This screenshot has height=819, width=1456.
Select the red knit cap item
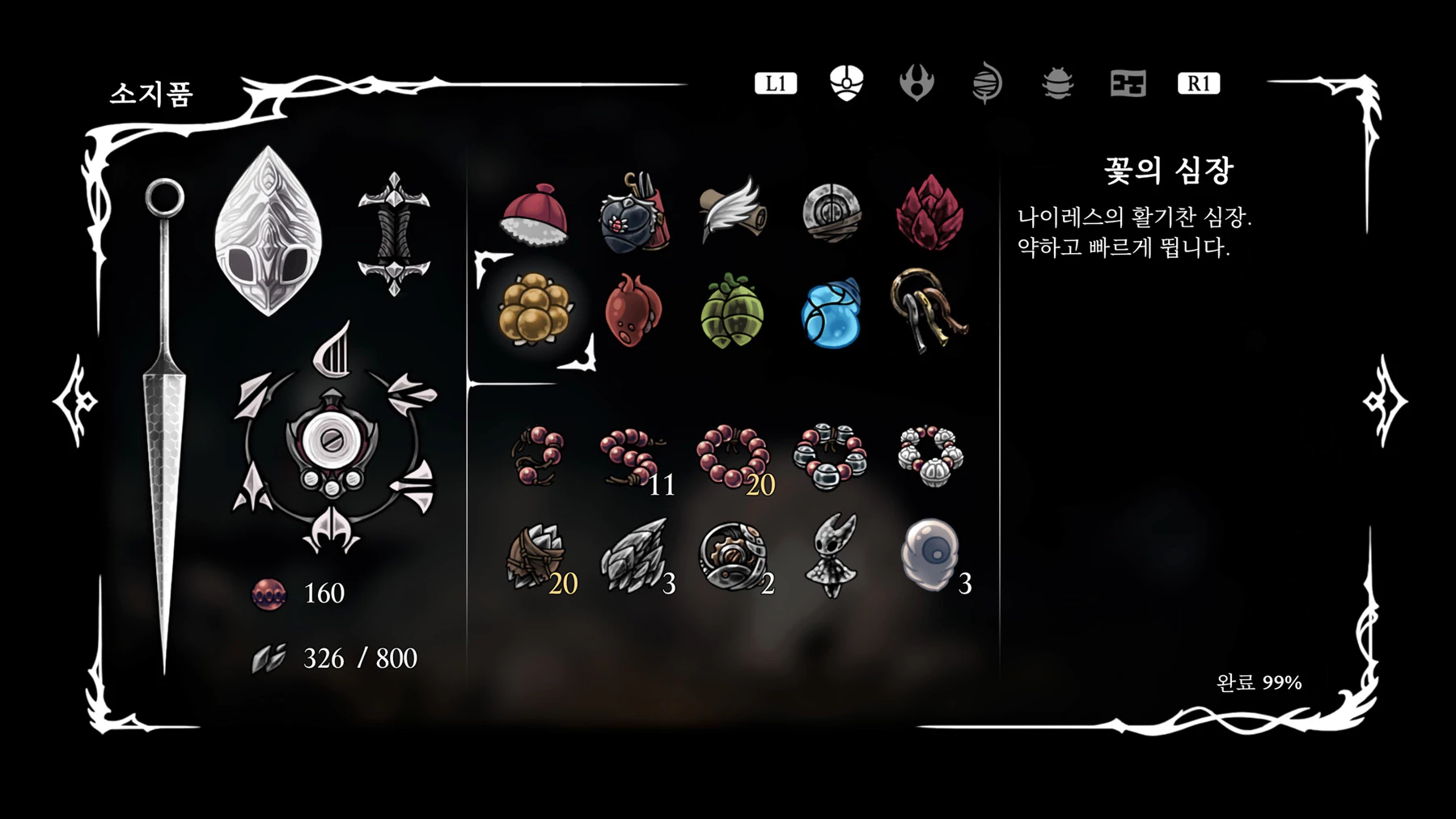(x=535, y=214)
